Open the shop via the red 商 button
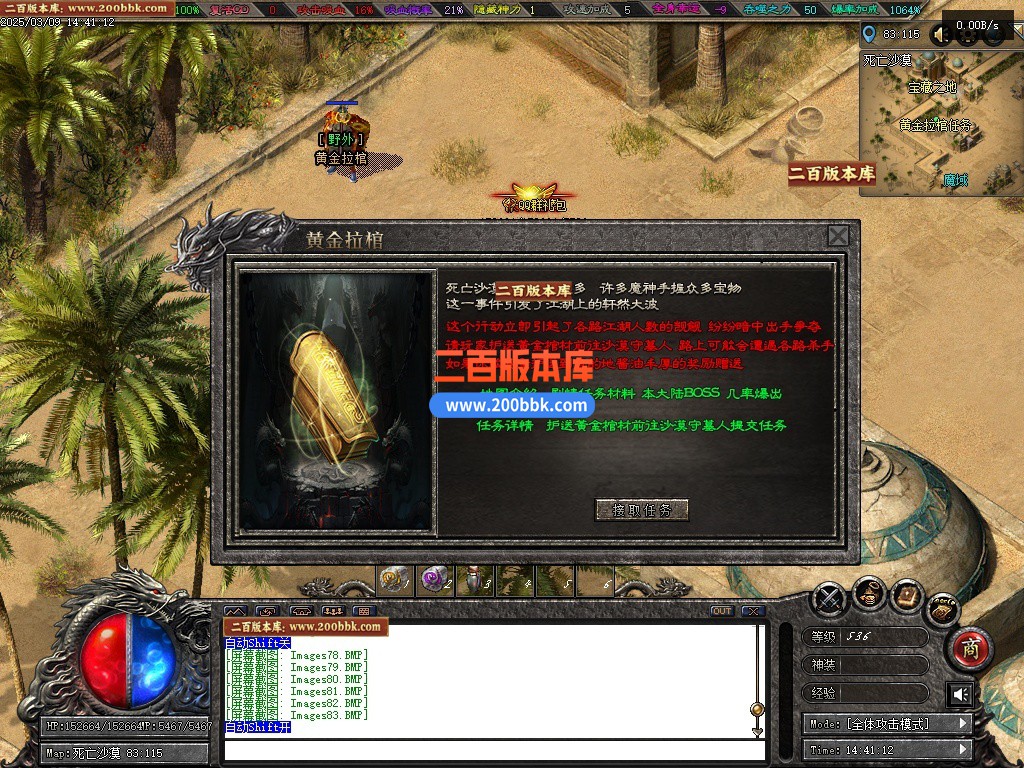This screenshot has height=768, width=1024. [968, 648]
